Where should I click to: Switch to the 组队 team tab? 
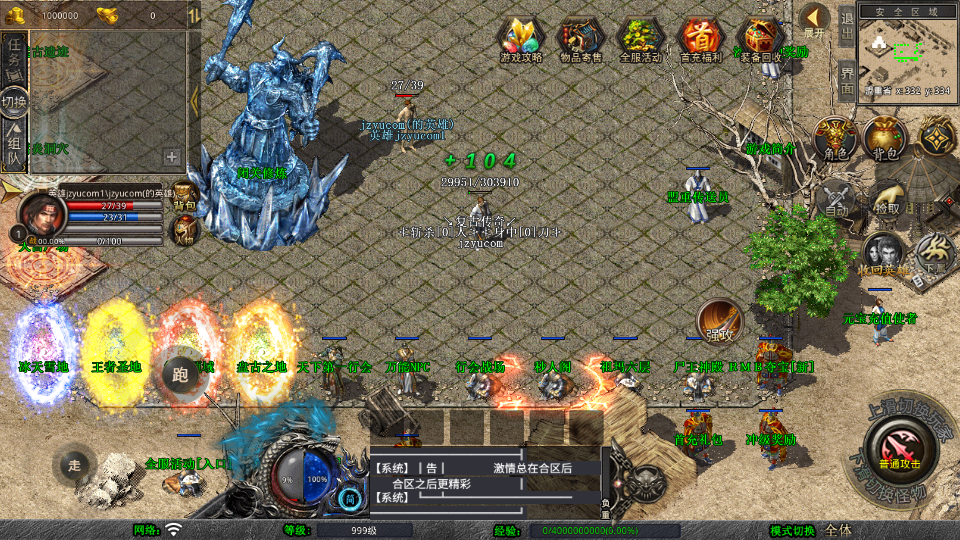tap(14, 146)
